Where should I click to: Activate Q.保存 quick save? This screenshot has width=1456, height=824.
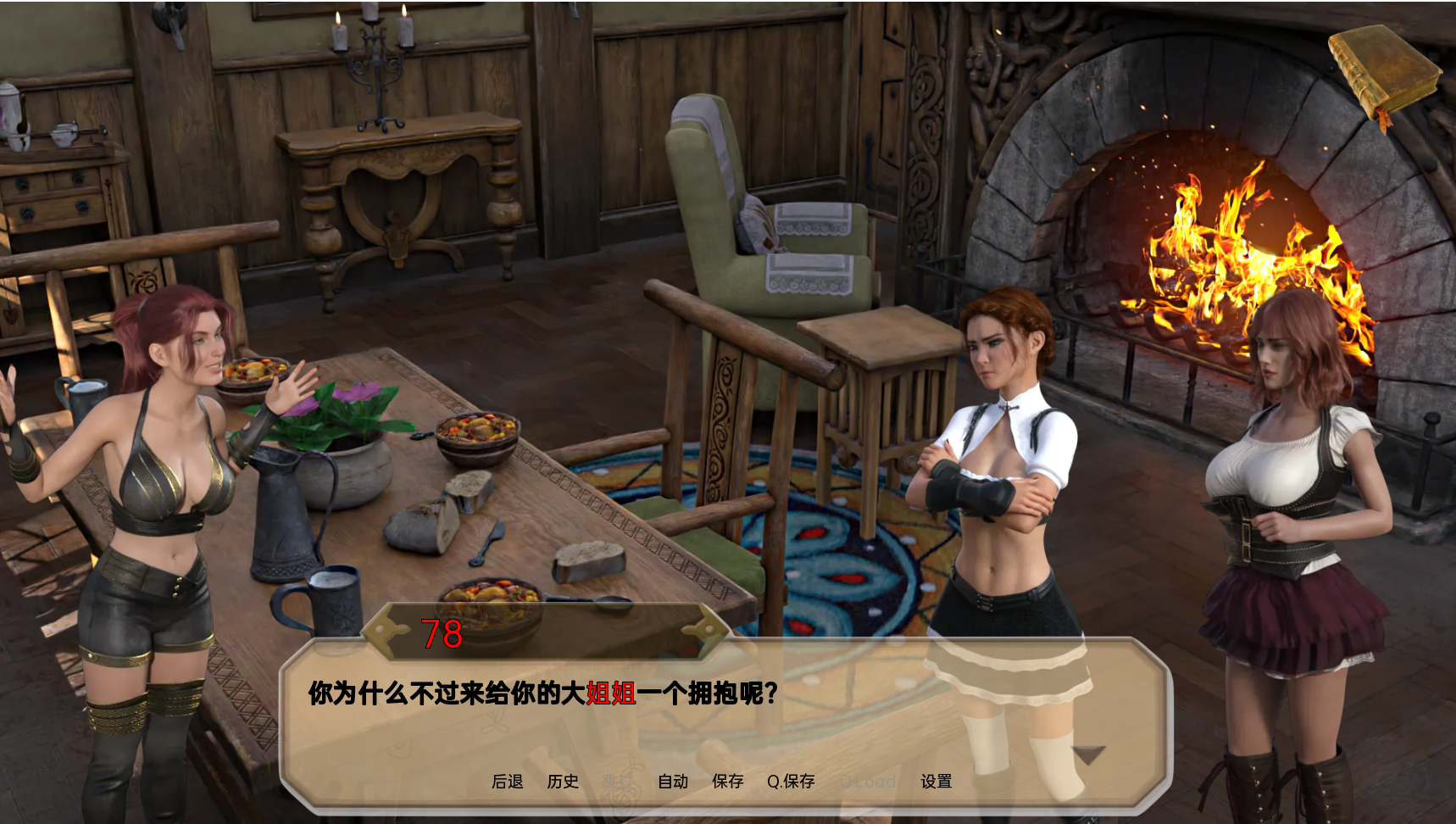[792, 782]
